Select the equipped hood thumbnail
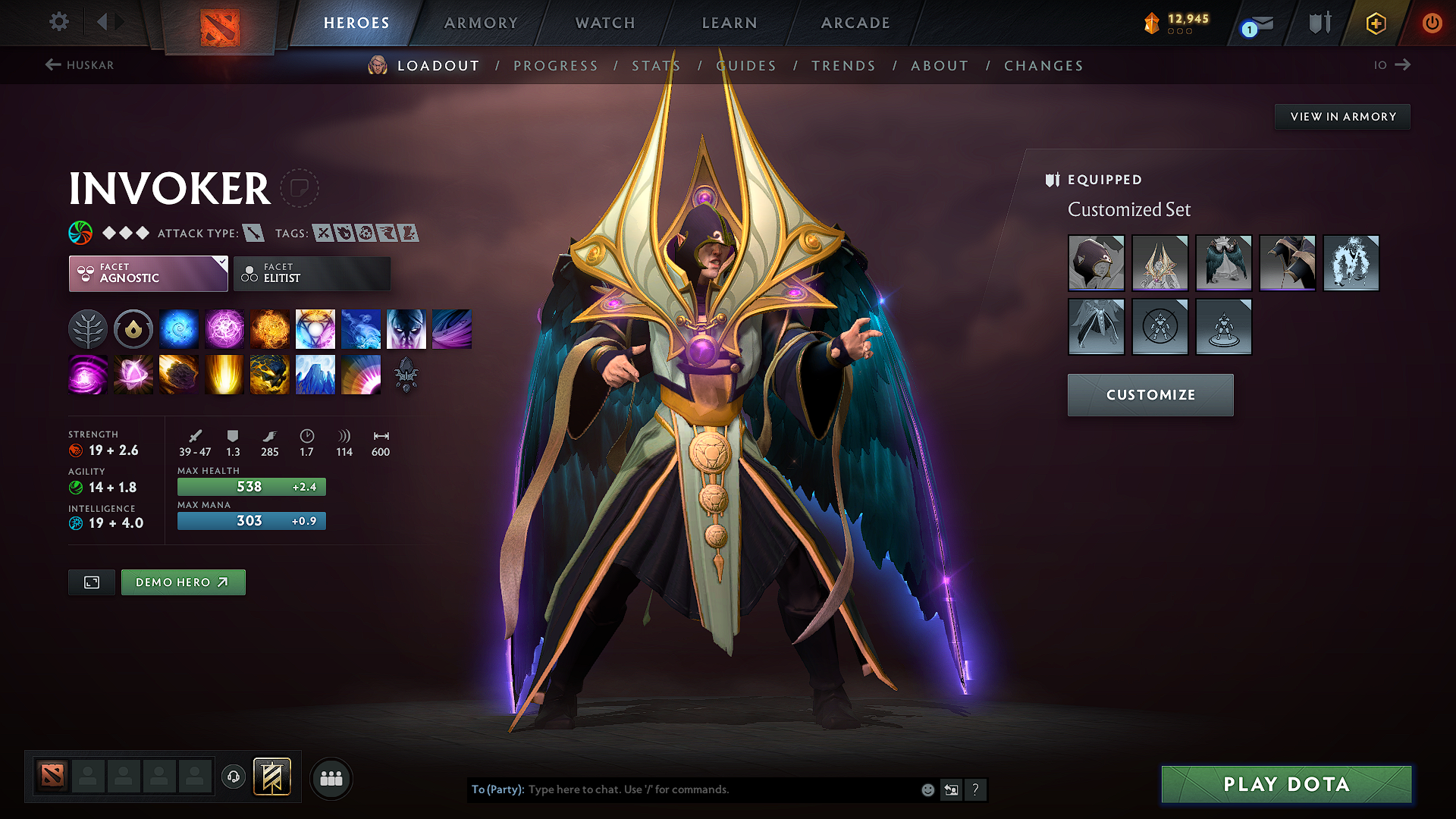 [x=1096, y=263]
